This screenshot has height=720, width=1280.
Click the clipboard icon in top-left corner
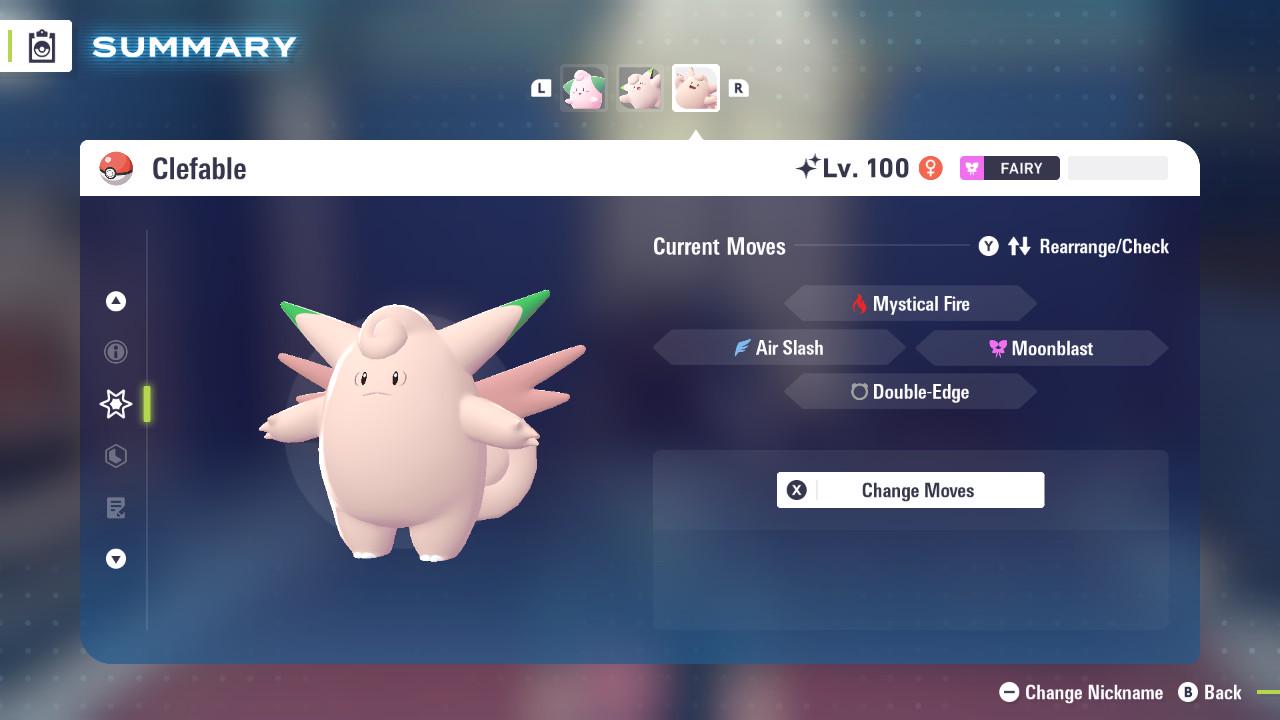(42, 45)
